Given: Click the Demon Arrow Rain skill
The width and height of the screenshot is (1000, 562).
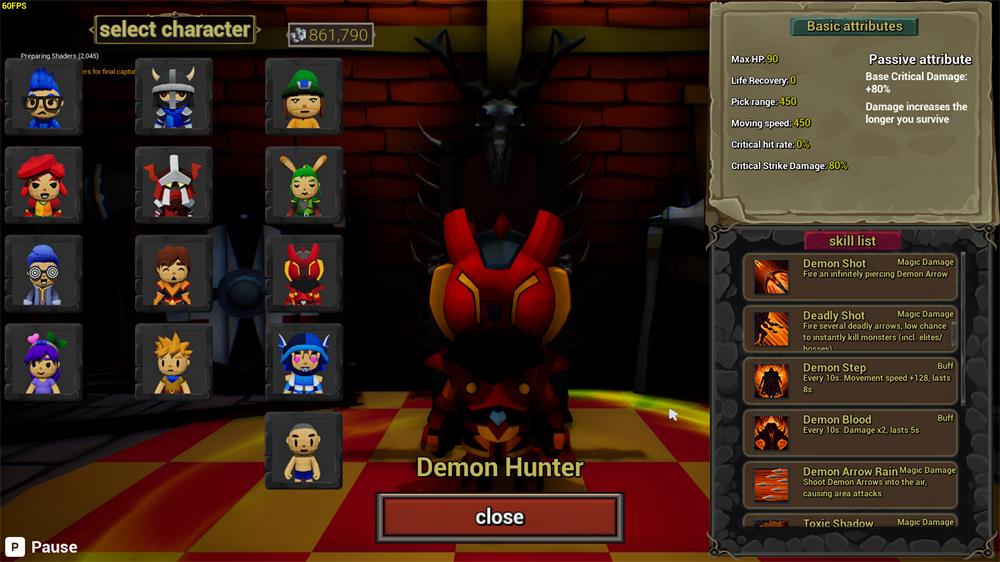Looking at the screenshot, I should [x=851, y=485].
